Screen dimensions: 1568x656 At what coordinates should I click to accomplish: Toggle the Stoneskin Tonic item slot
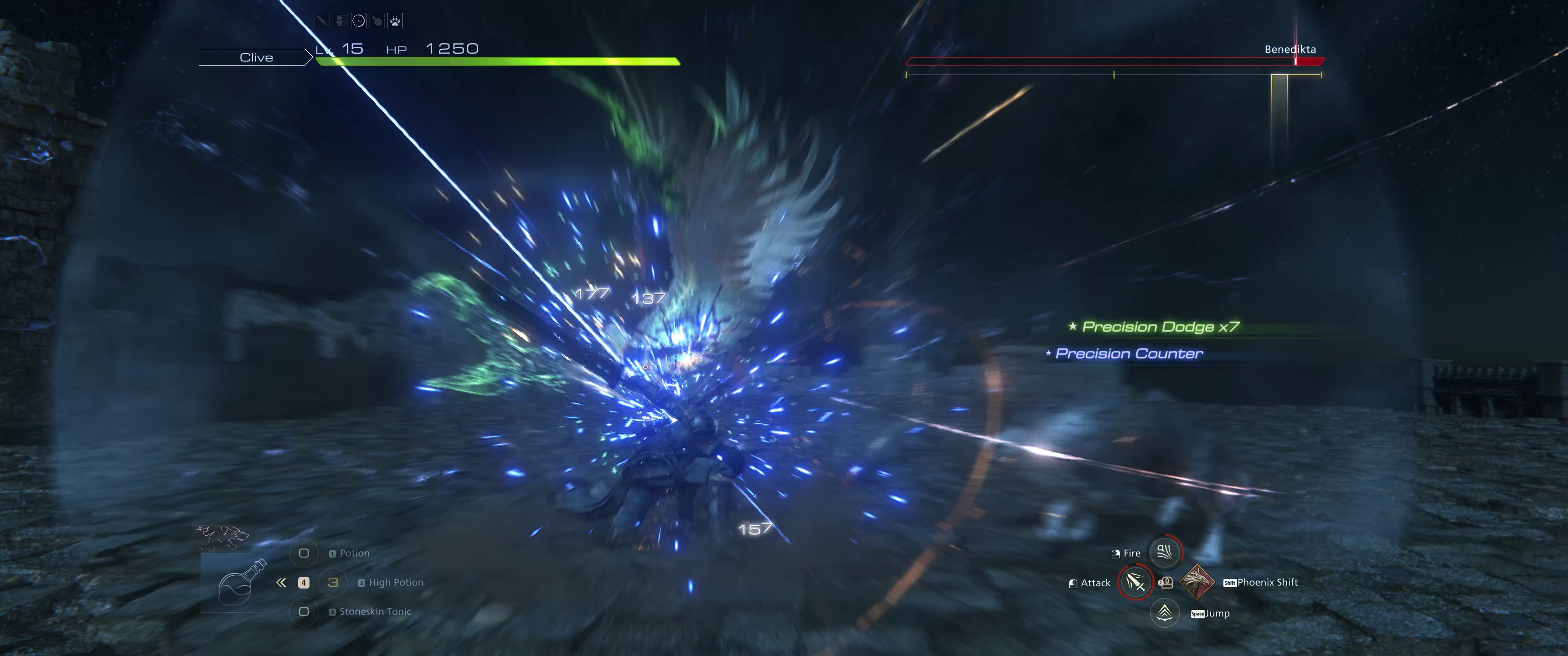click(x=303, y=611)
